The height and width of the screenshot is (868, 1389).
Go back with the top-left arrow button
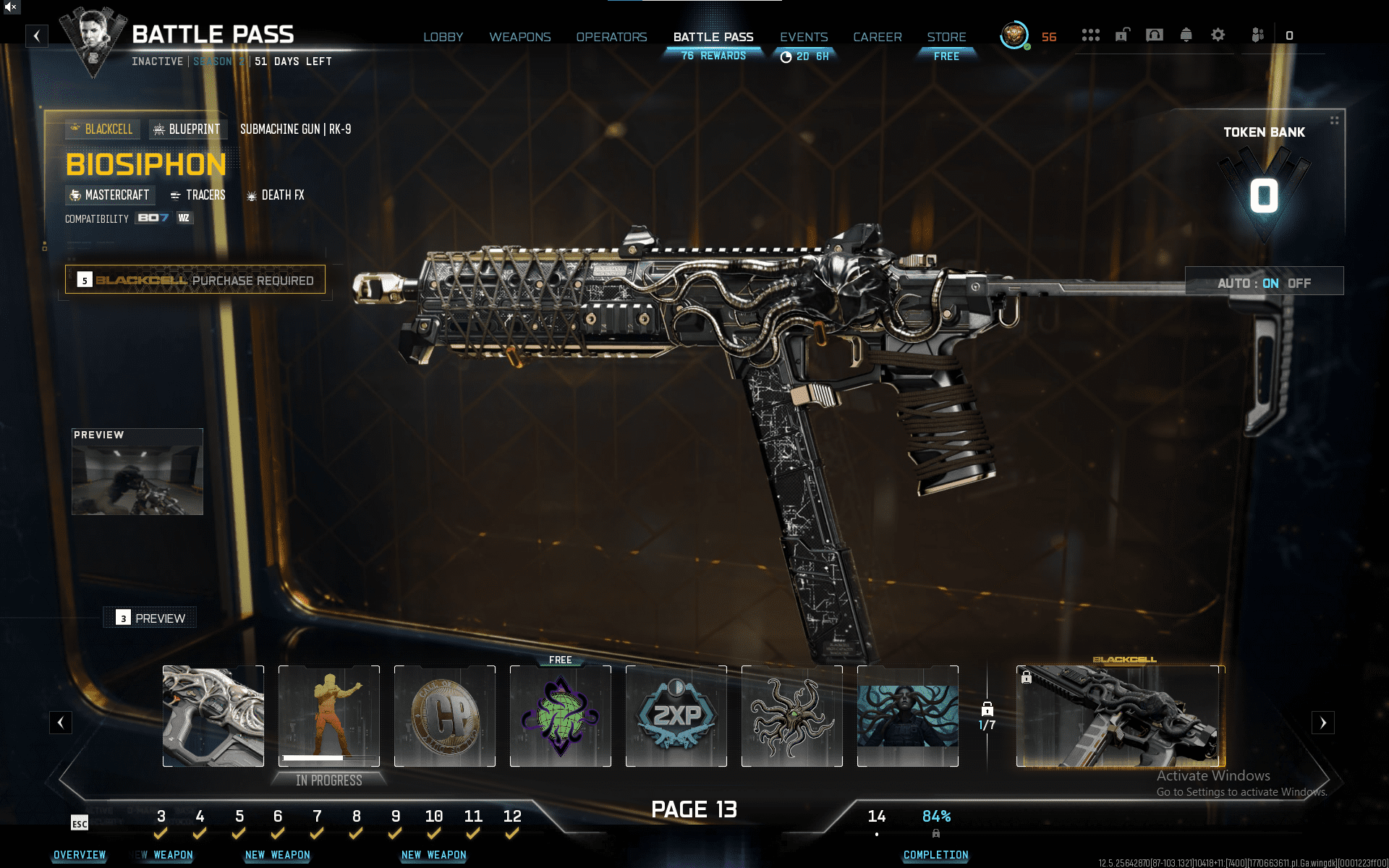click(x=37, y=35)
